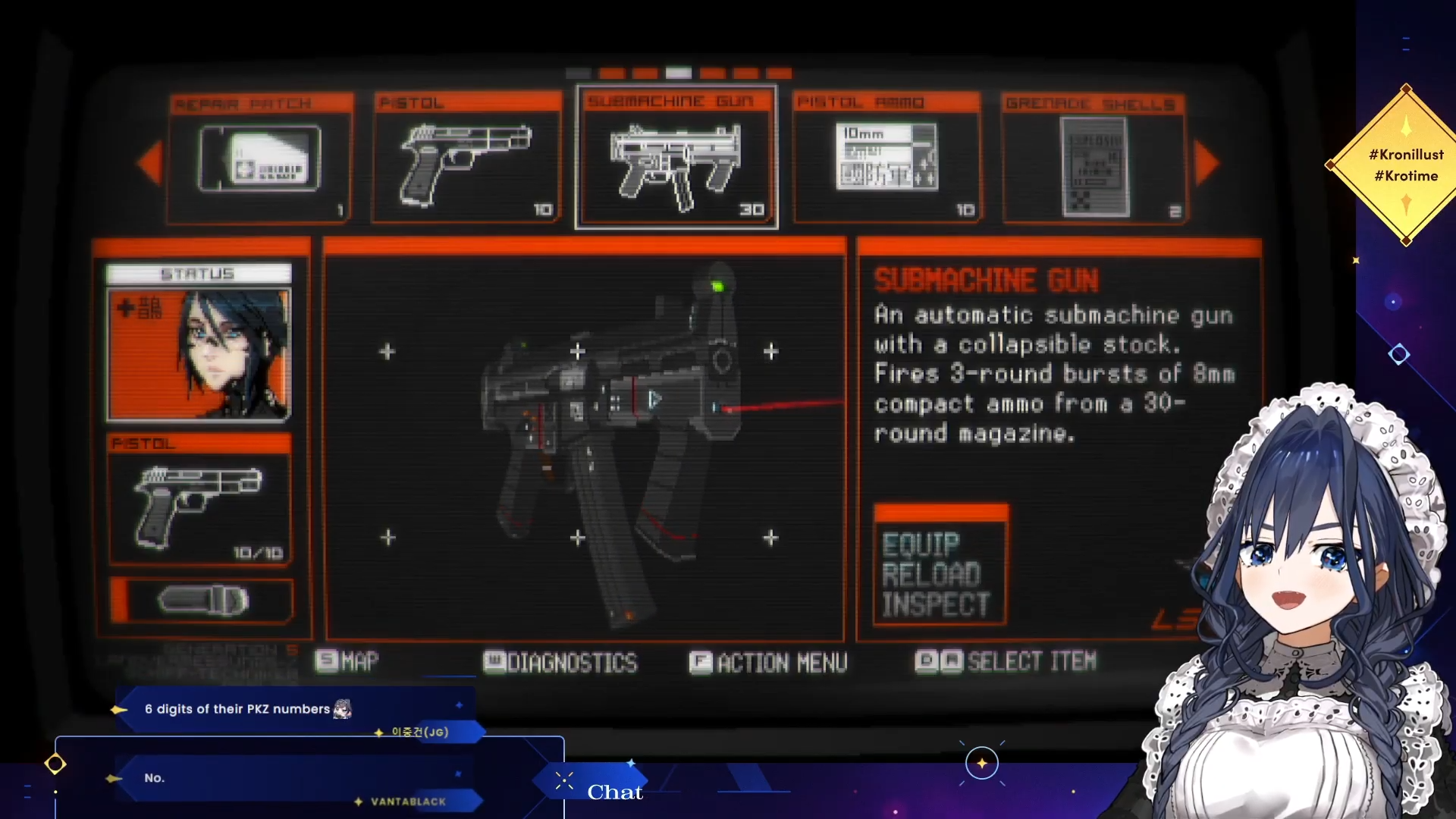
Task: Choose the Reload option
Action: (x=931, y=575)
